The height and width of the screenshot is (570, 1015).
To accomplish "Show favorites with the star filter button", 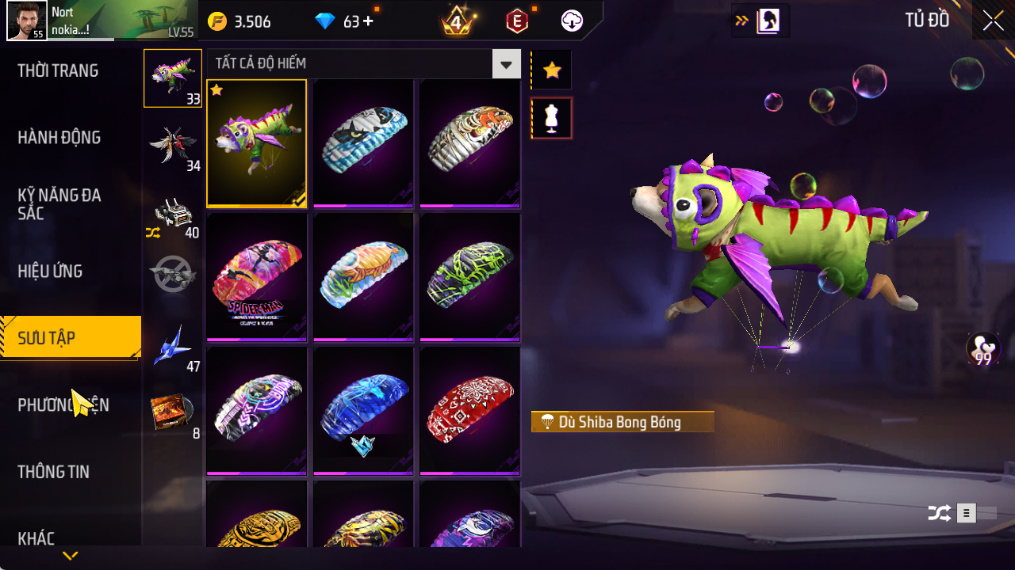I will [551, 70].
